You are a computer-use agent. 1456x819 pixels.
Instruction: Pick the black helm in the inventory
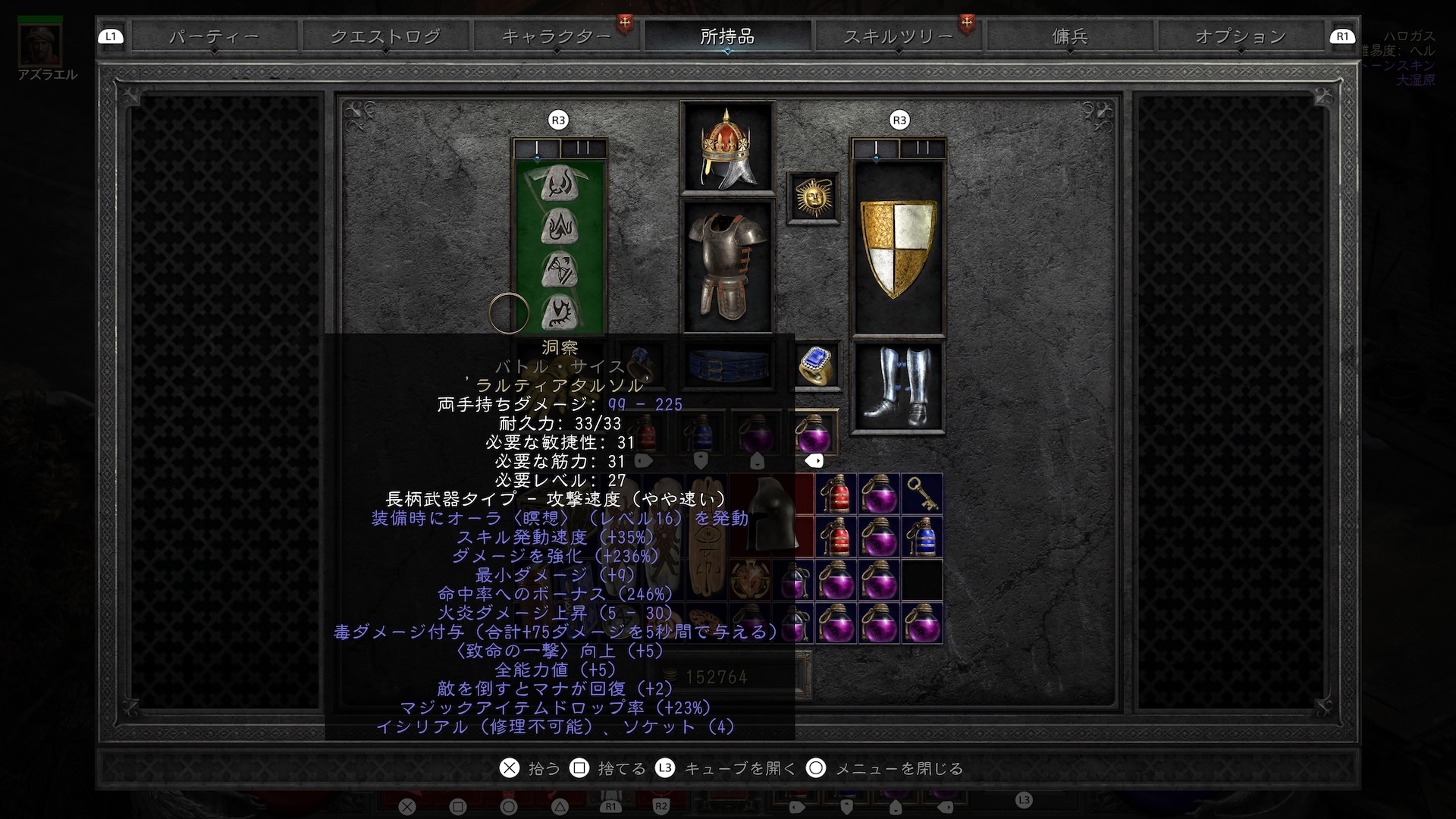770,514
